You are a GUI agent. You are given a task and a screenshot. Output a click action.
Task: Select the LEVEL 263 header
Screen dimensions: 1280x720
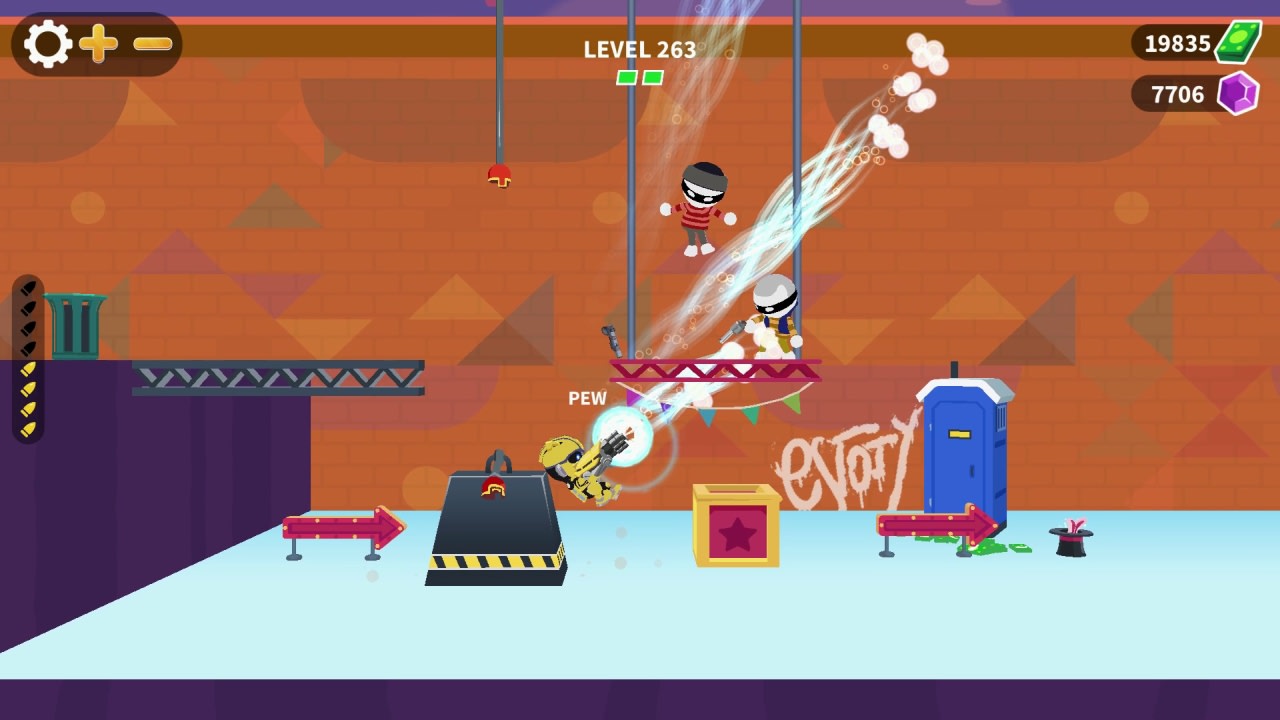(x=640, y=50)
